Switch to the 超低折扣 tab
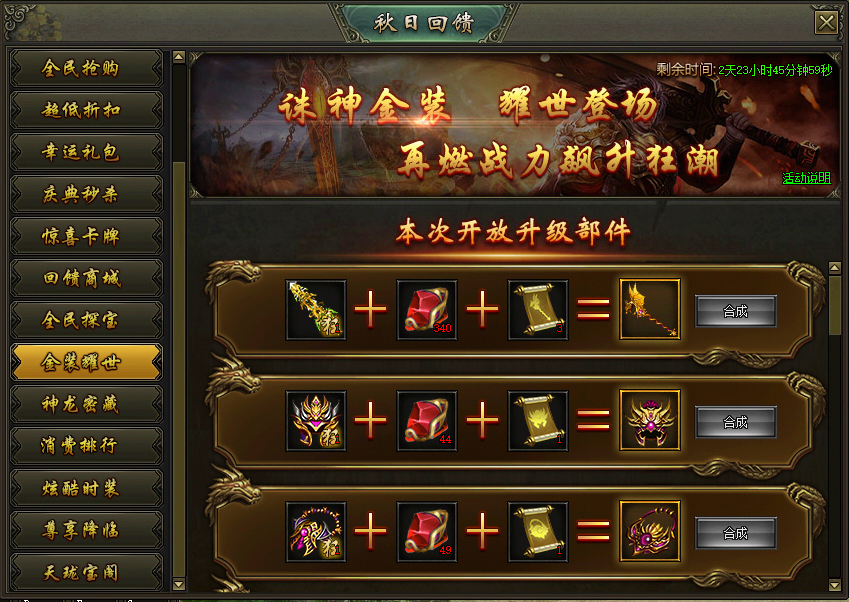 (x=85, y=110)
